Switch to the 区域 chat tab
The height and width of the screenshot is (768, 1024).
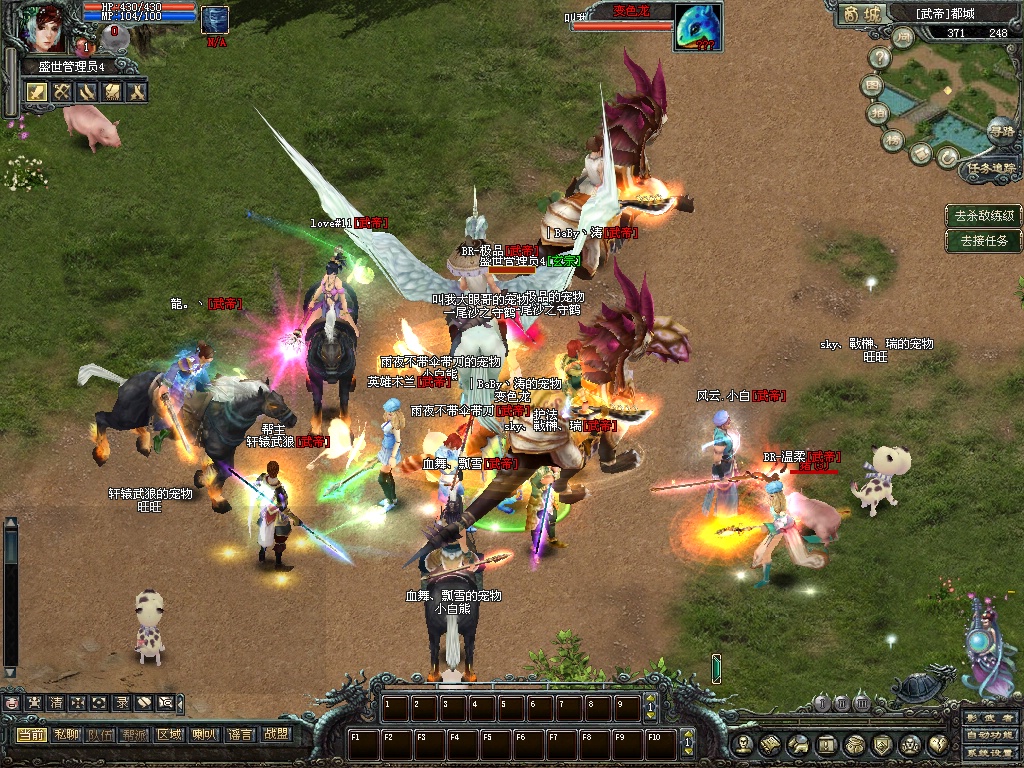(169, 734)
